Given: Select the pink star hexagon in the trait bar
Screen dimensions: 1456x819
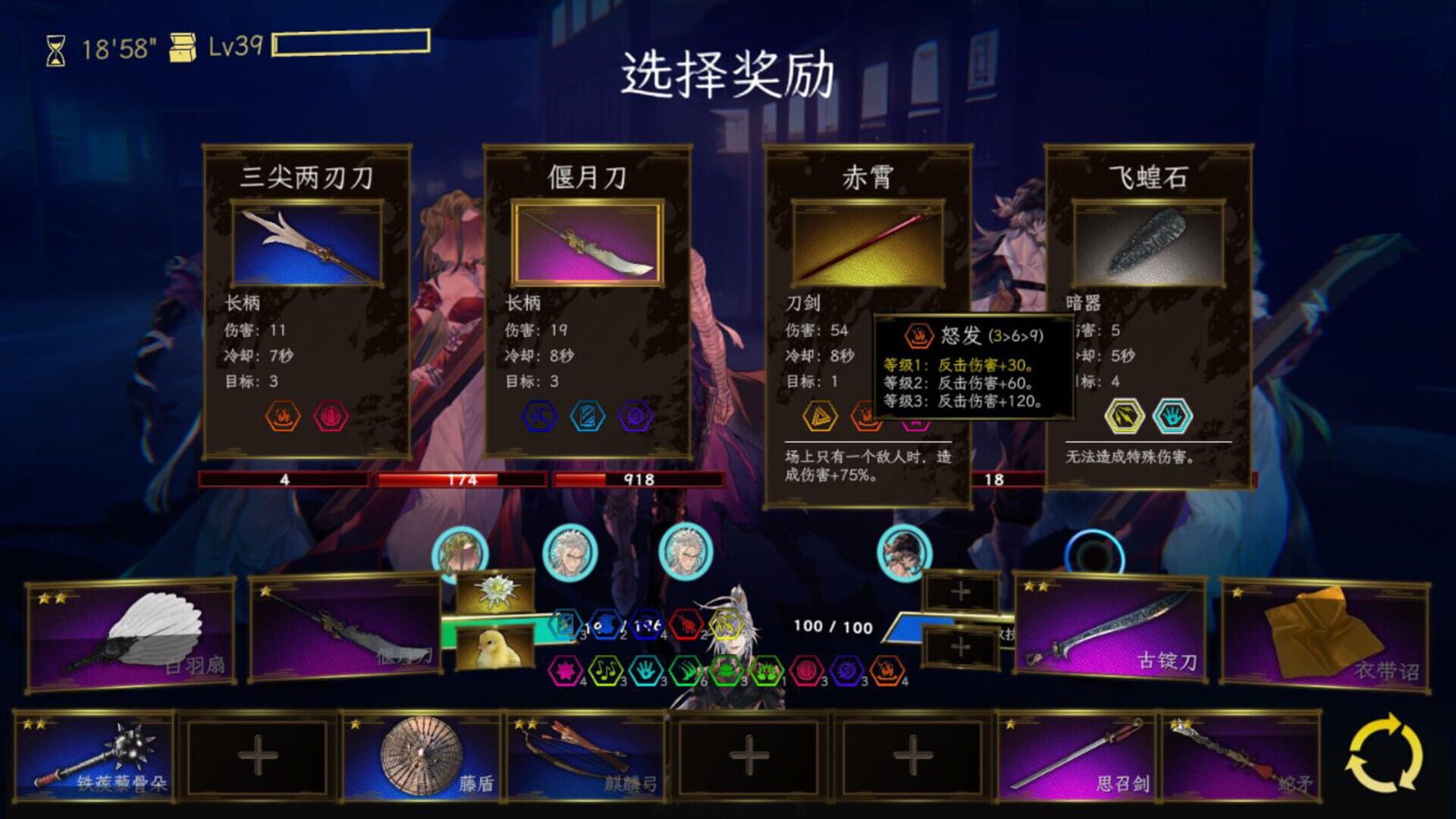Looking at the screenshot, I should point(565,670).
